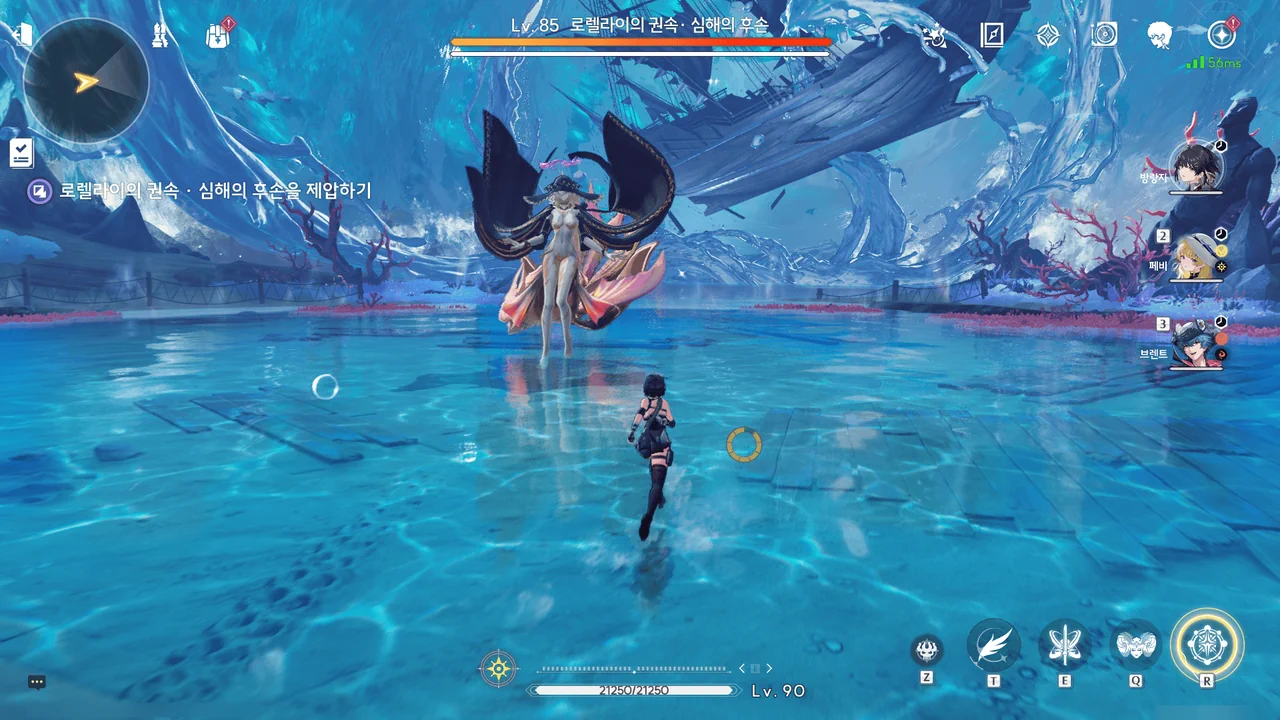Open the quest checklist icon
Image resolution: width=1280 pixels, height=720 pixels.
pyautogui.click(x=22, y=153)
